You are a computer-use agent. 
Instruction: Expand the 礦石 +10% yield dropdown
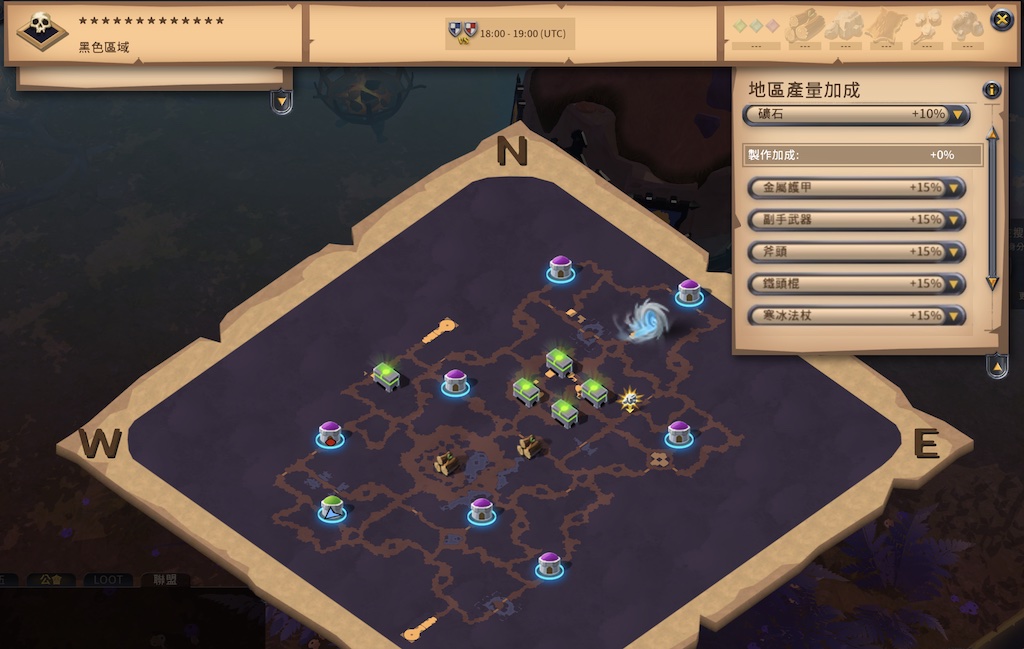coord(958,115)
